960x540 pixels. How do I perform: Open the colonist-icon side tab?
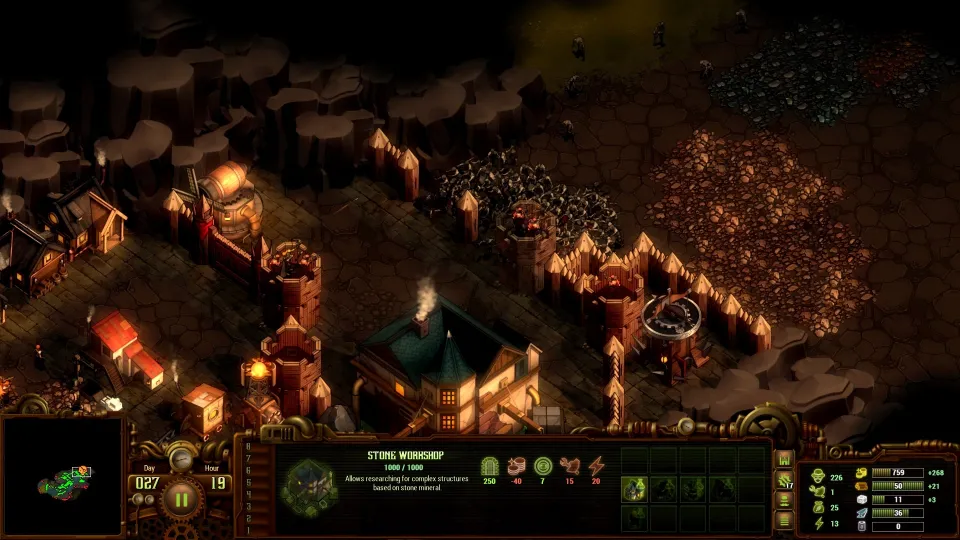tap(785, 501)
